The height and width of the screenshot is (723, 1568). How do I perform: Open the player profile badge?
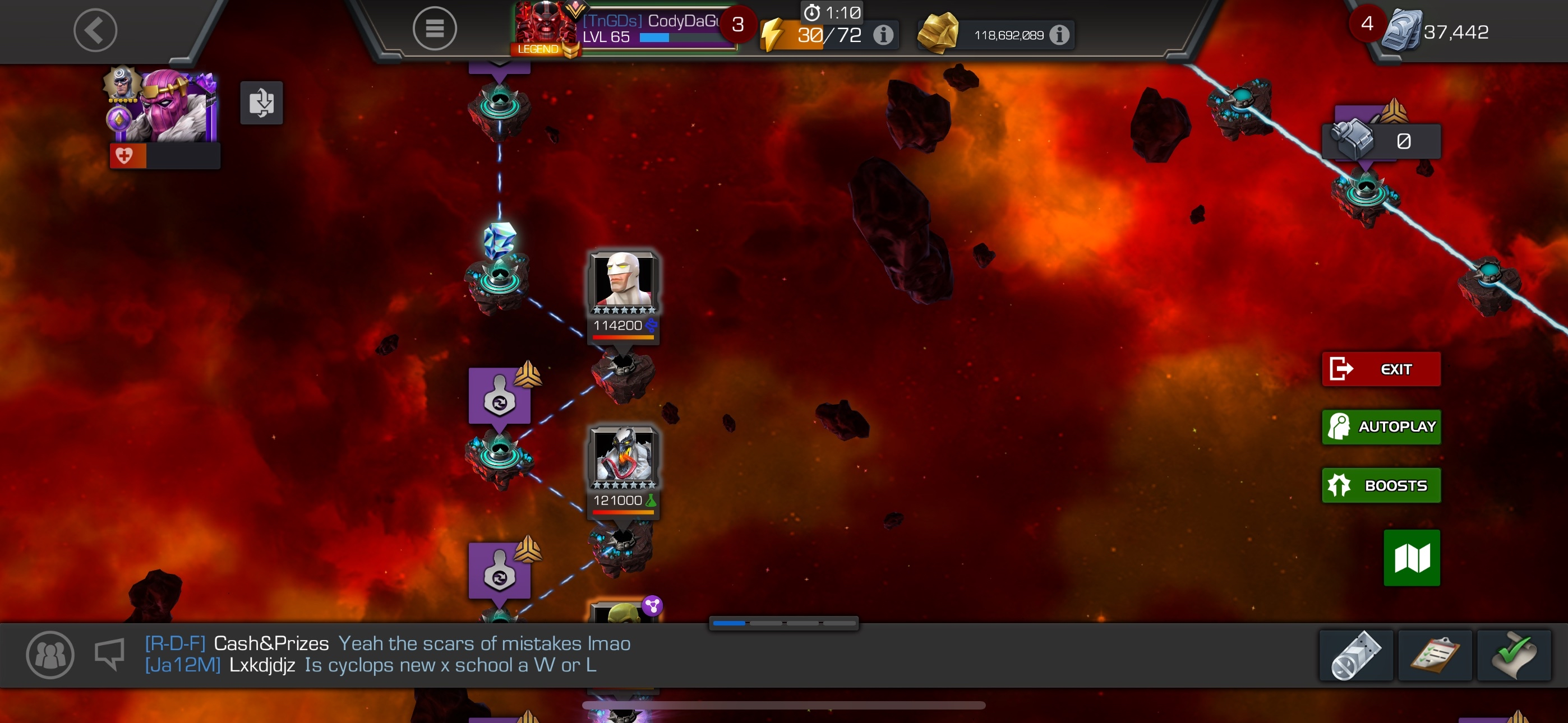pos(621,29)
